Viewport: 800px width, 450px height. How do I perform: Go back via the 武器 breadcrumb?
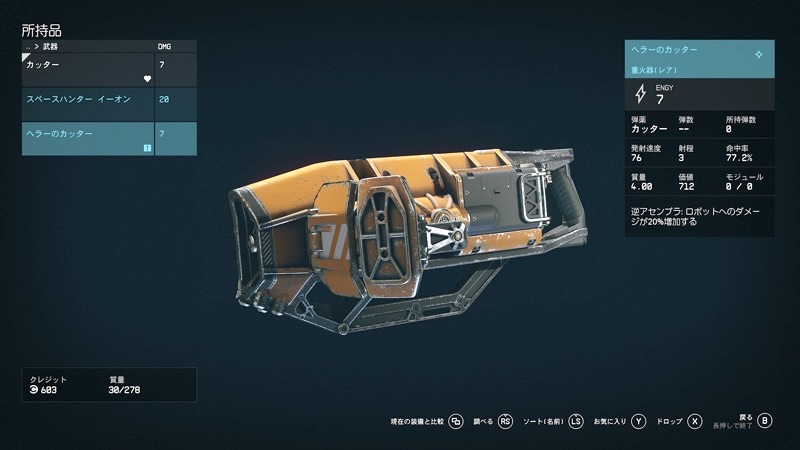[50, 46]
